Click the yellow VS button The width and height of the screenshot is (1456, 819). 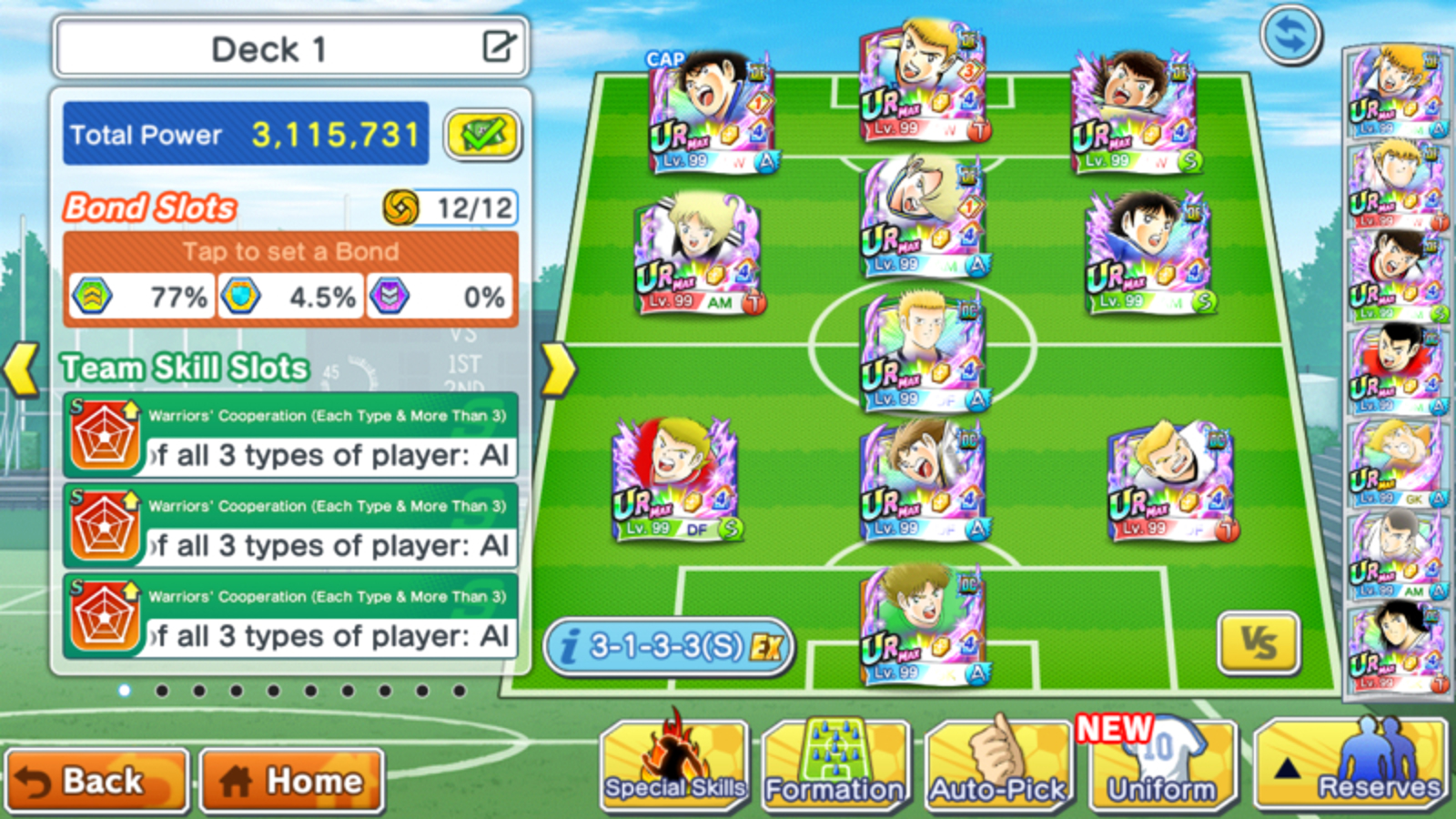coord(1259,643)
